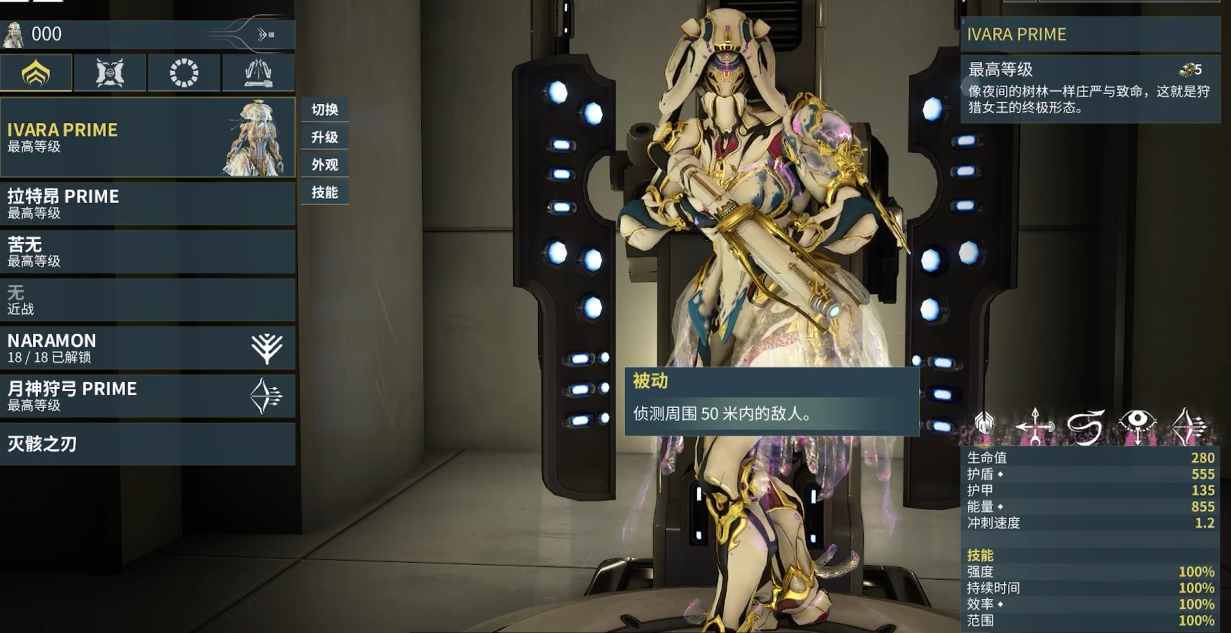Select the Navigator curved-arrow ability icon

[1085, 427]
